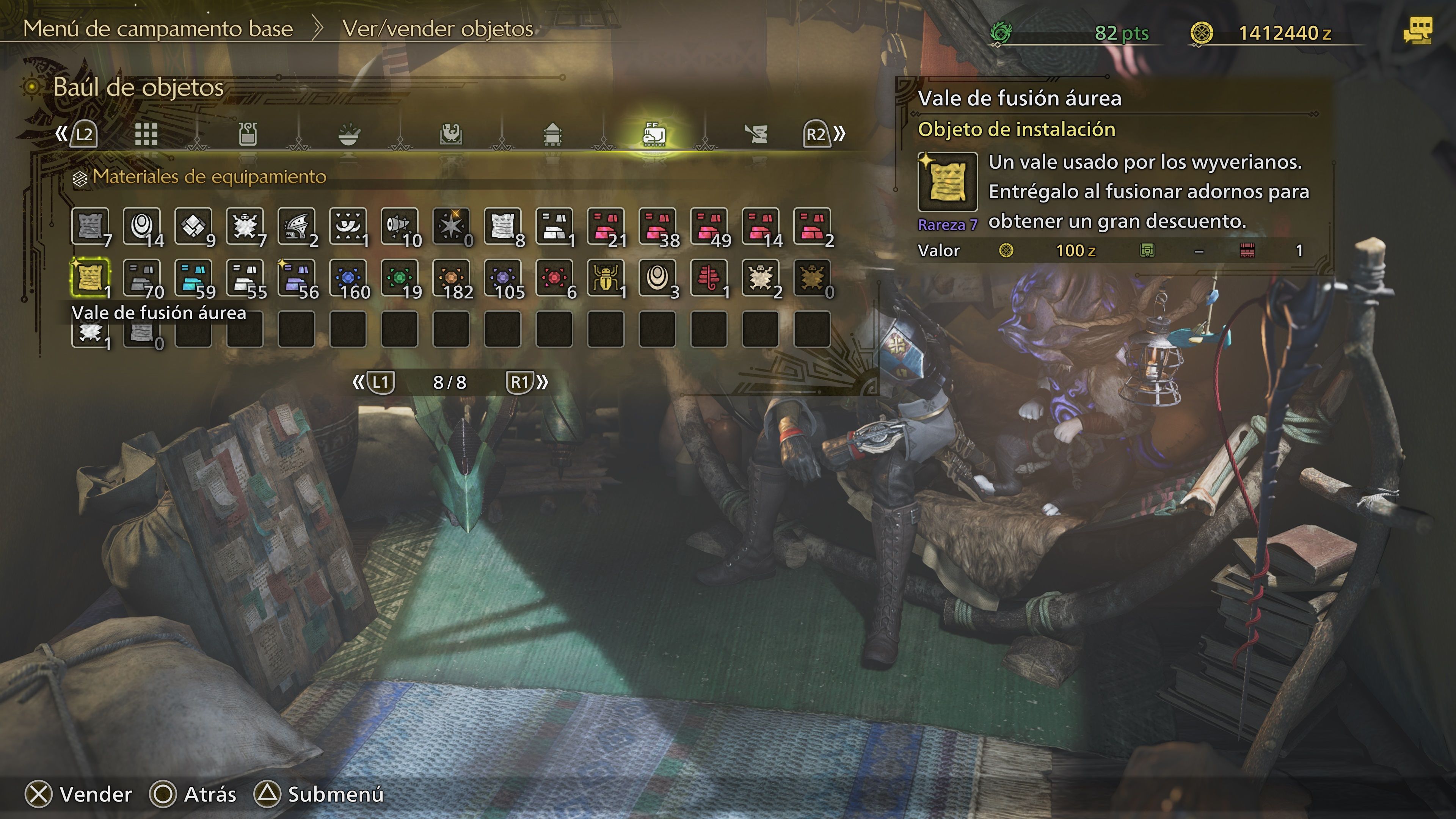Select the red gem slot with 6
The width and height of the screenshot is (1456, 819).
point(554,277)
